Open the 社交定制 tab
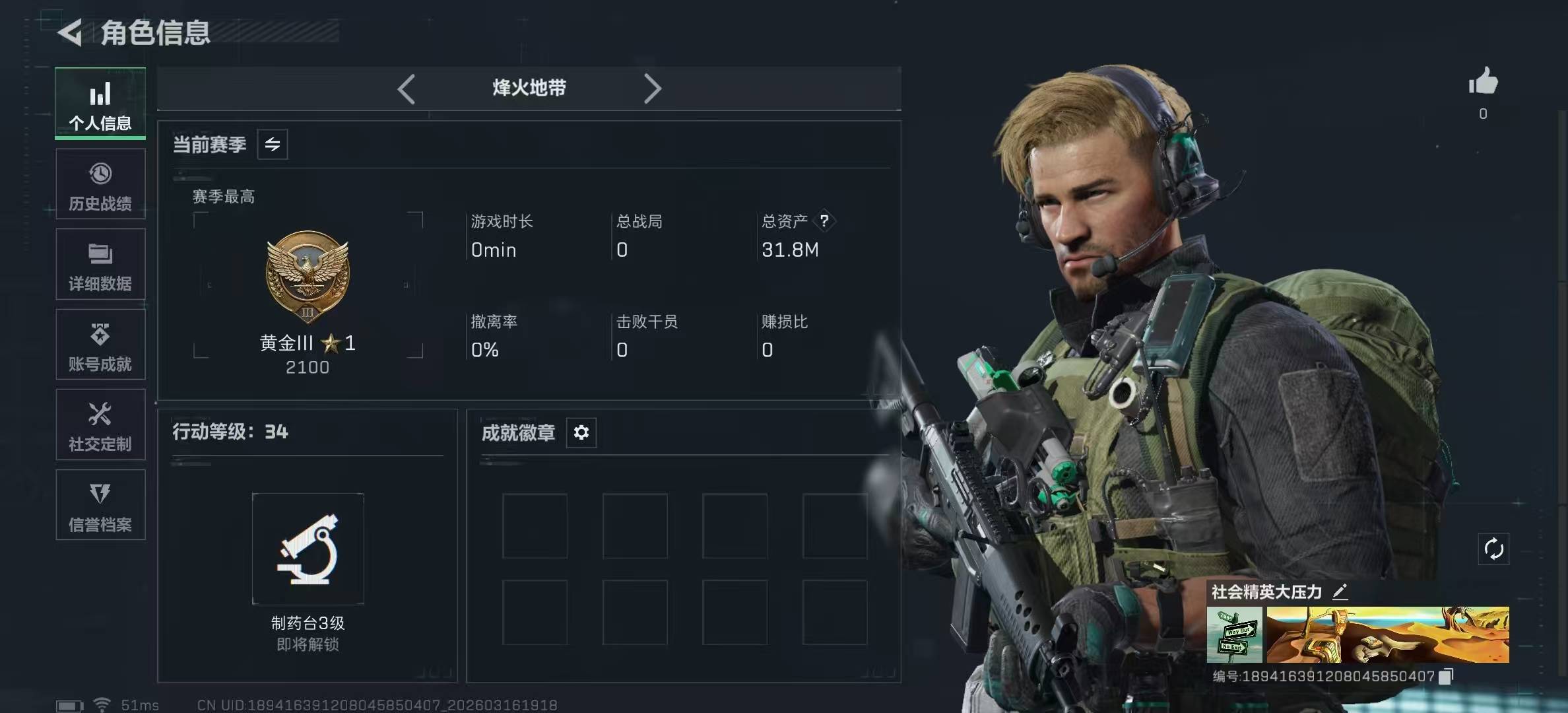 tap(100, 426)
